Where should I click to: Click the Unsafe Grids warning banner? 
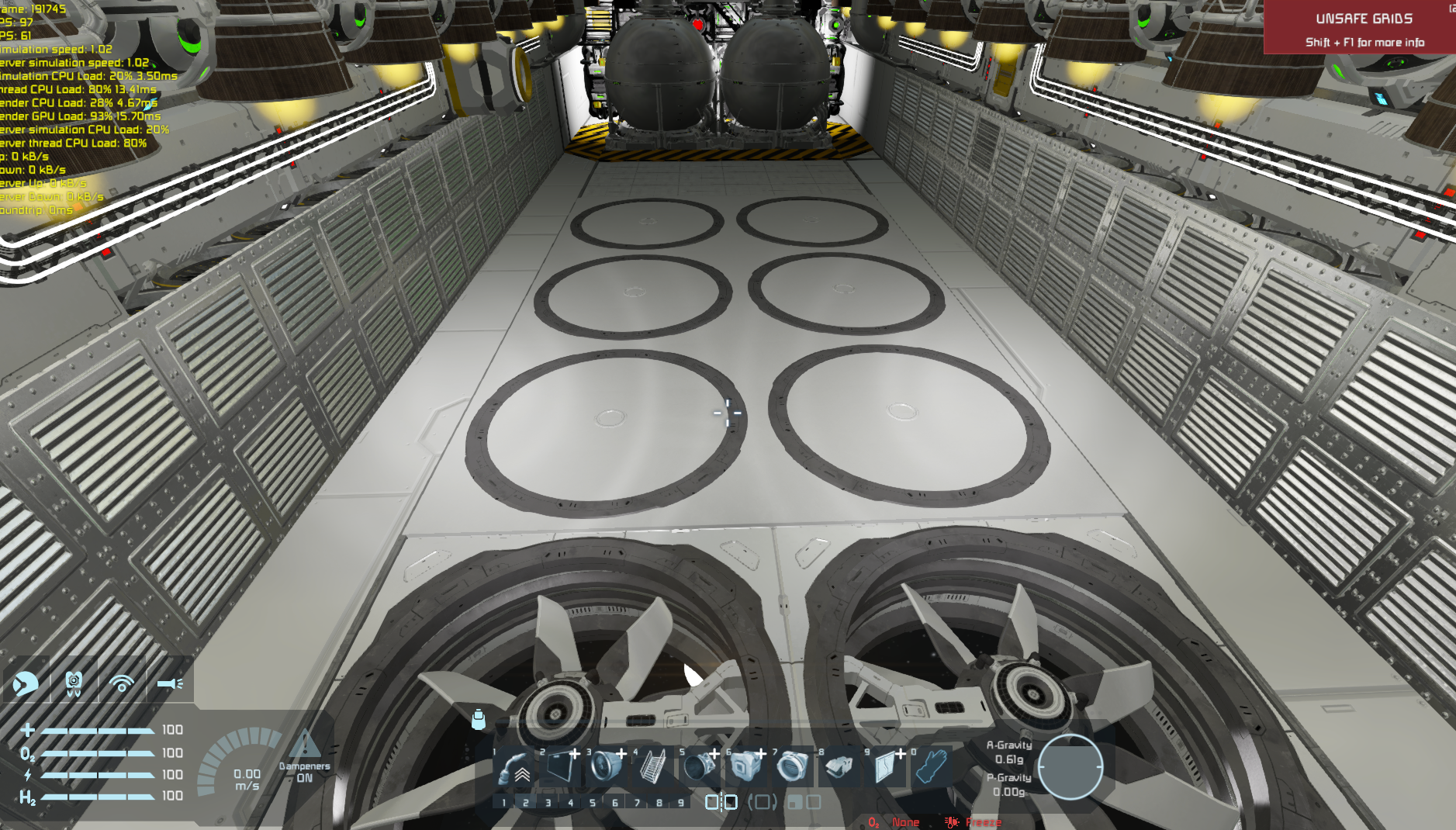click(1363, 28)
